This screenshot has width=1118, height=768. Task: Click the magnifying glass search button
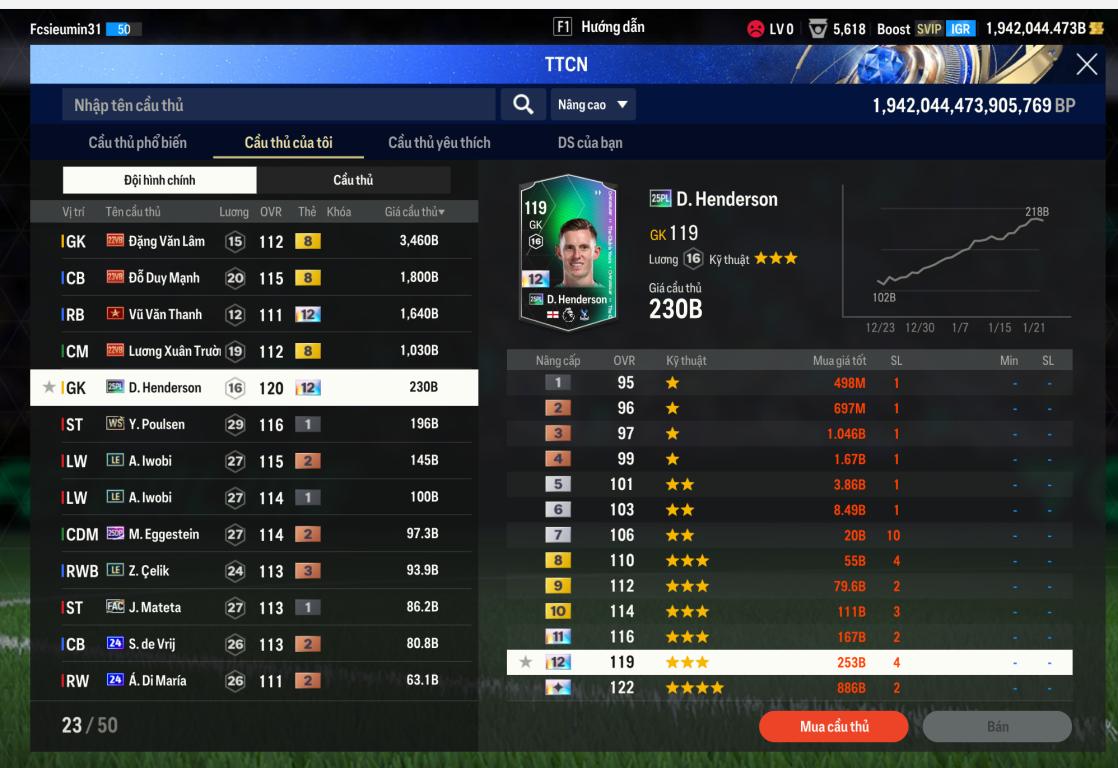tap(522, 104)
